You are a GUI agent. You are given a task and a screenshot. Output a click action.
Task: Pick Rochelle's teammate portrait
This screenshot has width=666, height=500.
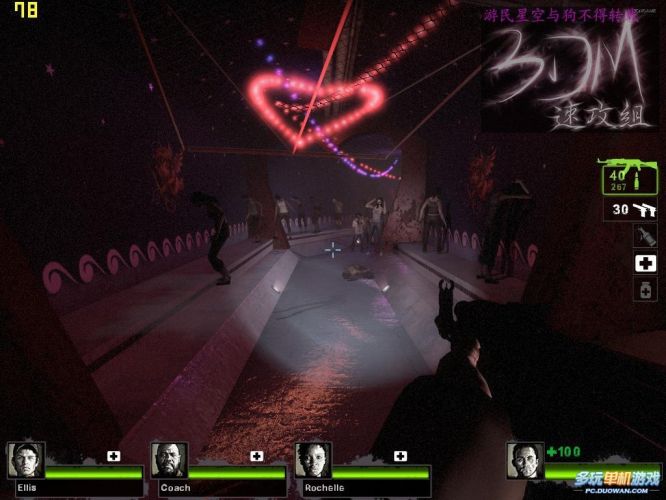point(313,460)
